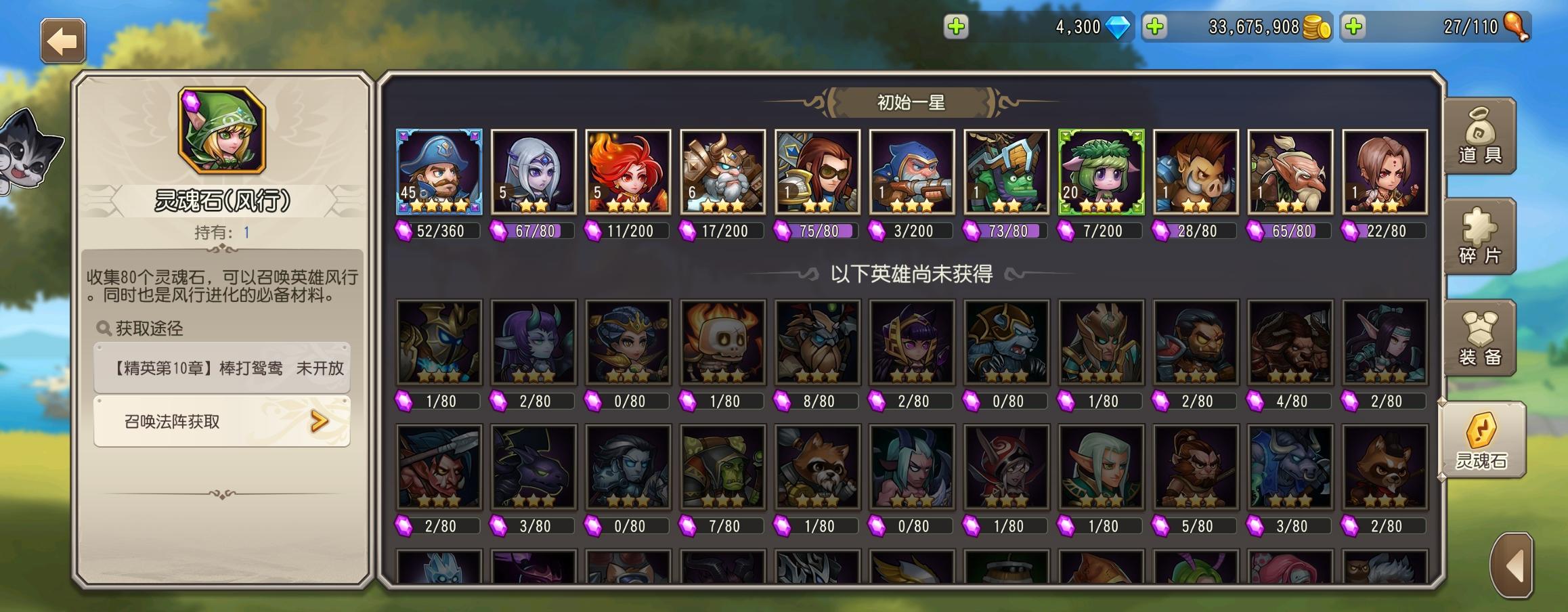
Task: Tap the diamond currency icon
Action: click(x=1117, y=27)
